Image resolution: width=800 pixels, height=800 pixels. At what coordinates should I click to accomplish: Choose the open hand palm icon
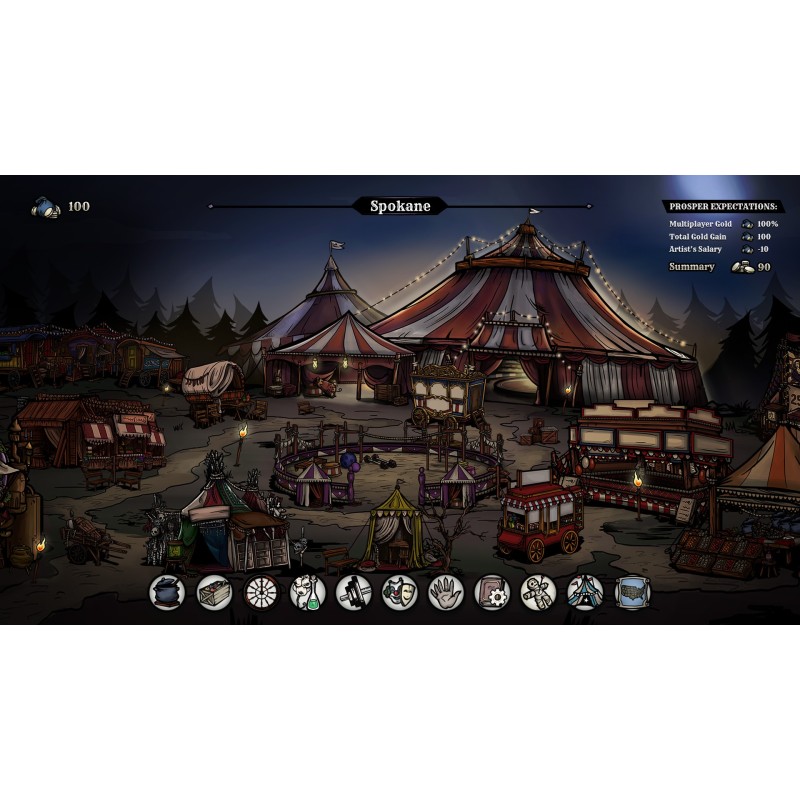pos(446,592)
